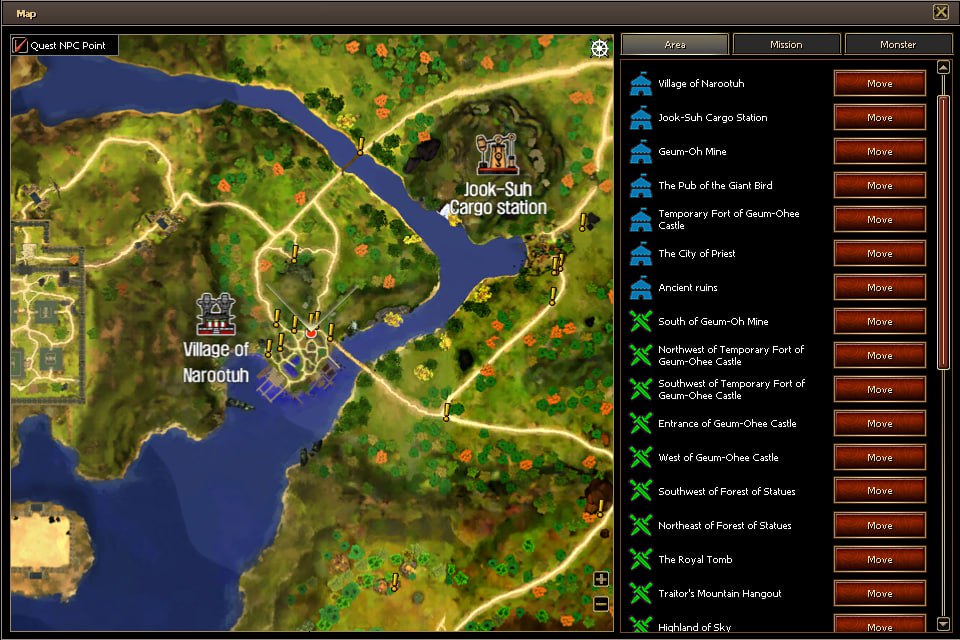
Task: Switch to the Mission tab
Action: [786, 44]
